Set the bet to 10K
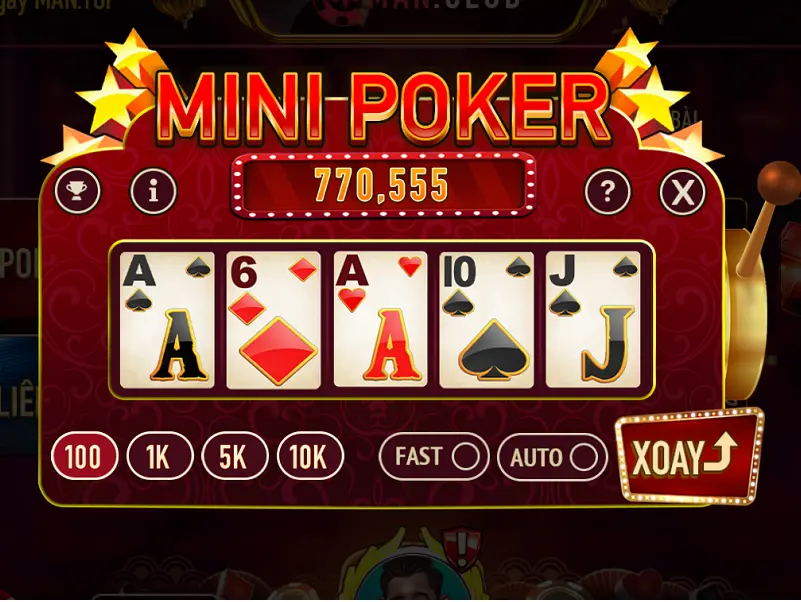 (x=309, y=458)
